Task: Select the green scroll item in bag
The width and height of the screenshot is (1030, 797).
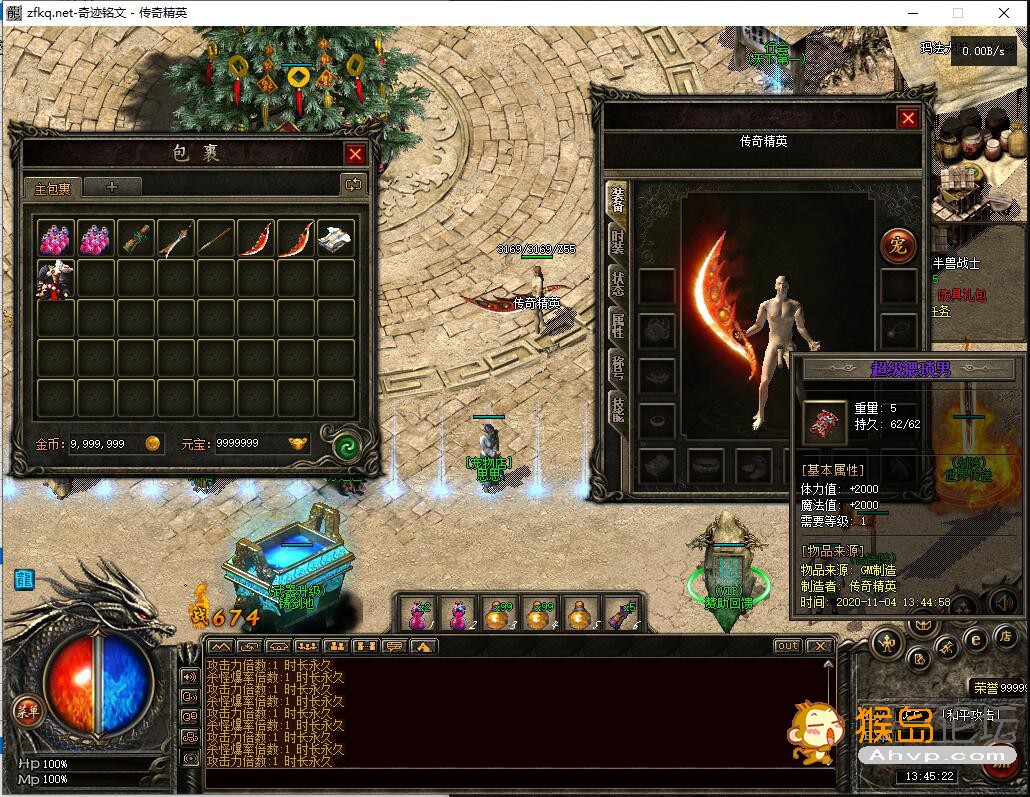Action: pos(135,238)
